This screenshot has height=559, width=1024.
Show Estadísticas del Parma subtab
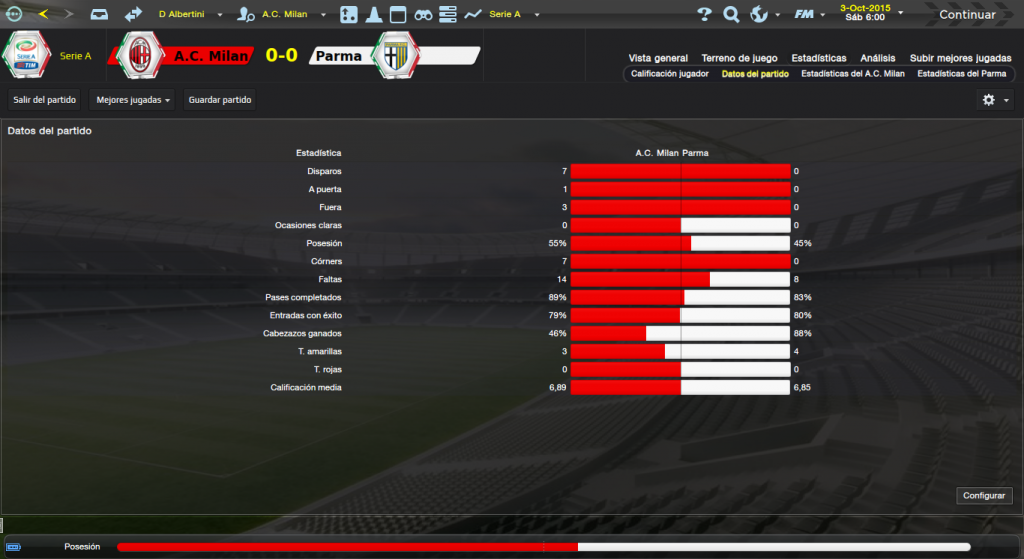click(961, 74)
